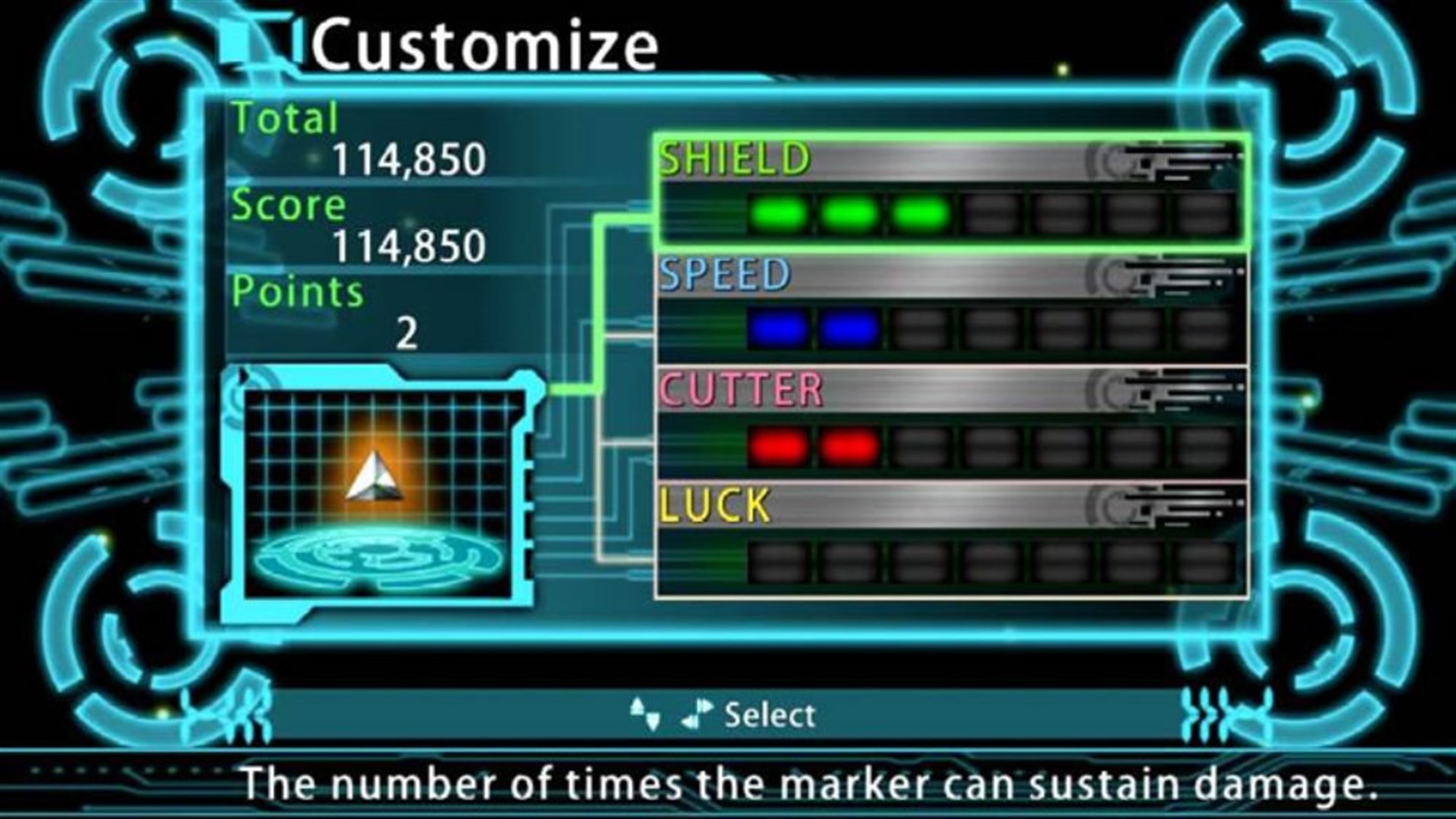Image resolution: width=1456 pixels, height=819 pixels.
Task: Click the Total score showing 114,850
Action: [409, 159]
